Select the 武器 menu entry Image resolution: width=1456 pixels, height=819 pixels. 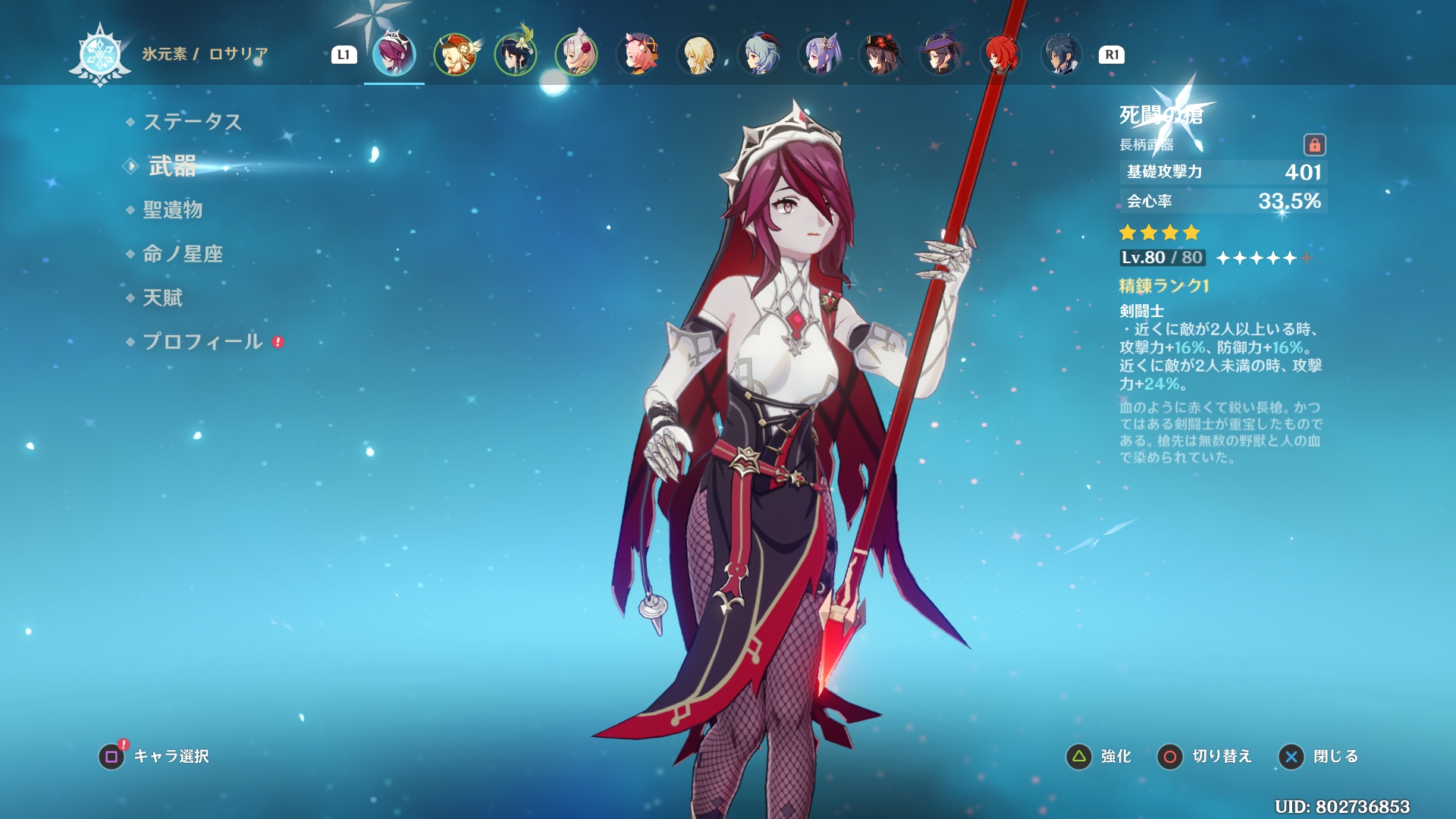[172, 166]
